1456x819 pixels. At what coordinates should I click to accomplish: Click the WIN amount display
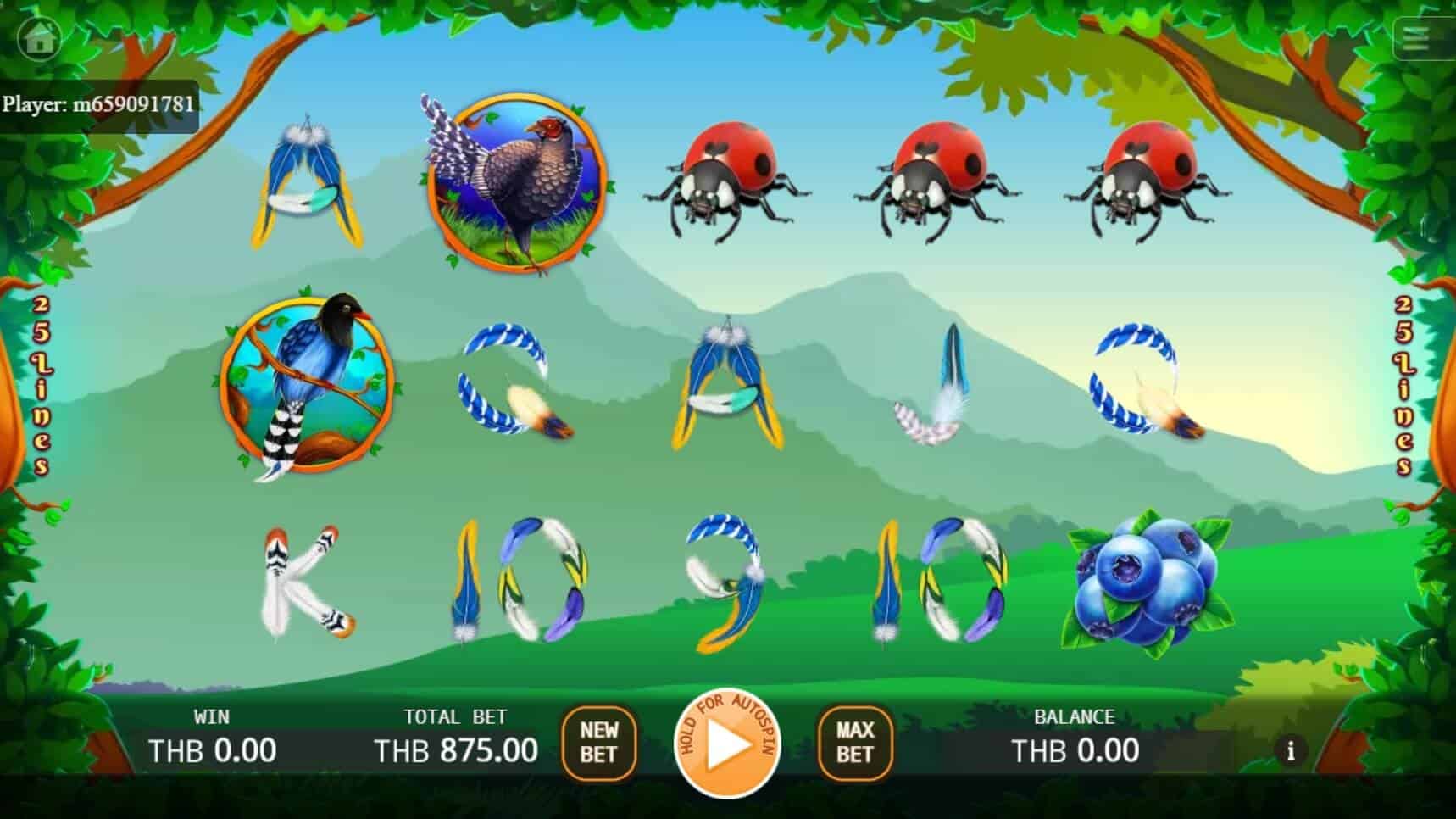coord(210,750)
